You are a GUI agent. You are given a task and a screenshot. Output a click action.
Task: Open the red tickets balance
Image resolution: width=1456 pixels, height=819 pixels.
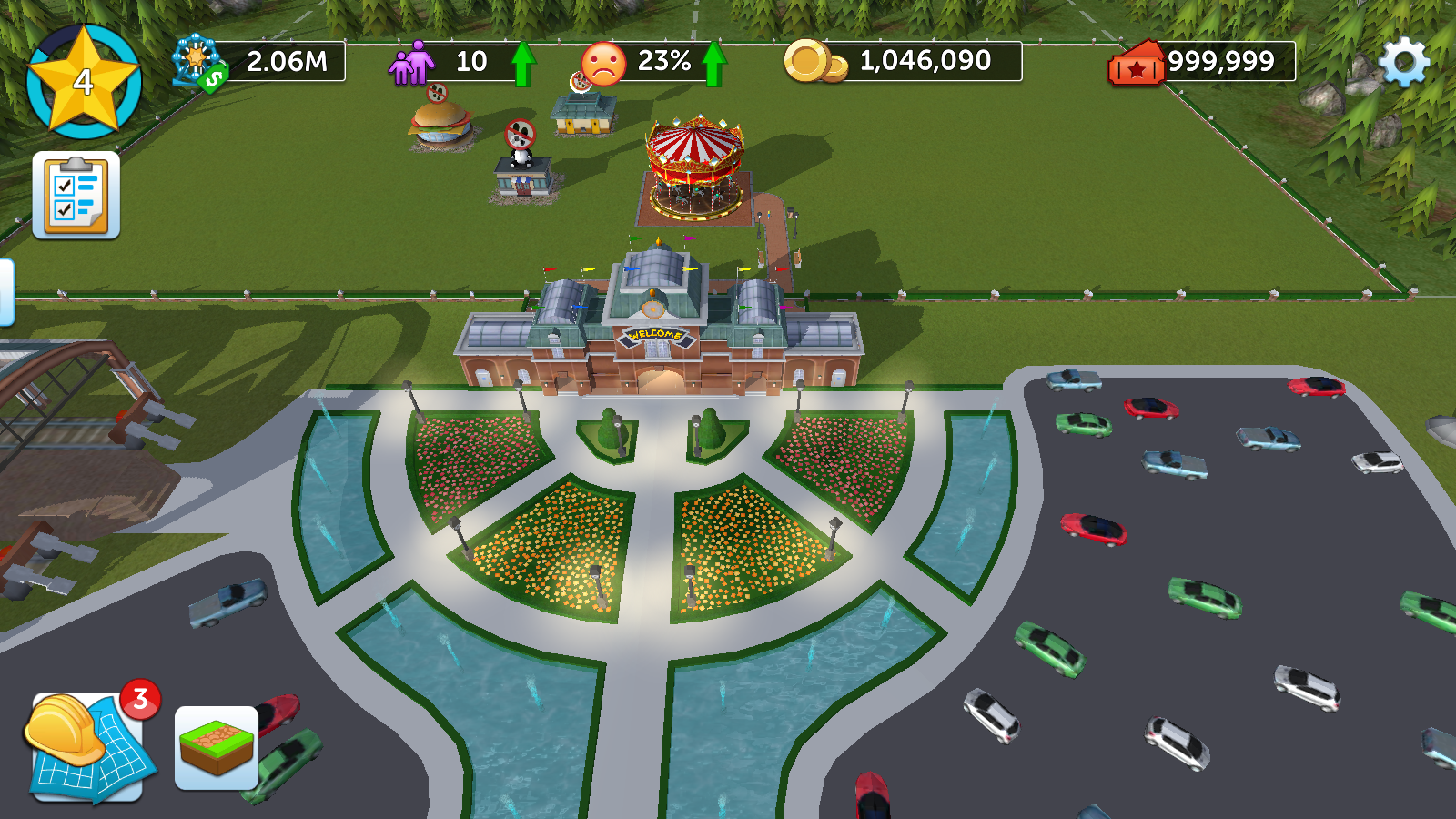click(1201, 62)
